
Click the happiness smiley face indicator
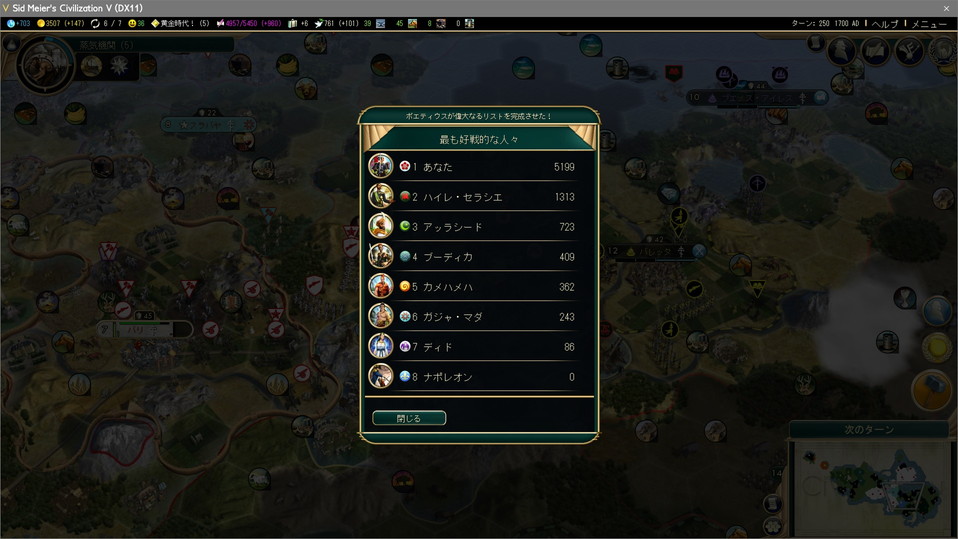coord(136,23)
